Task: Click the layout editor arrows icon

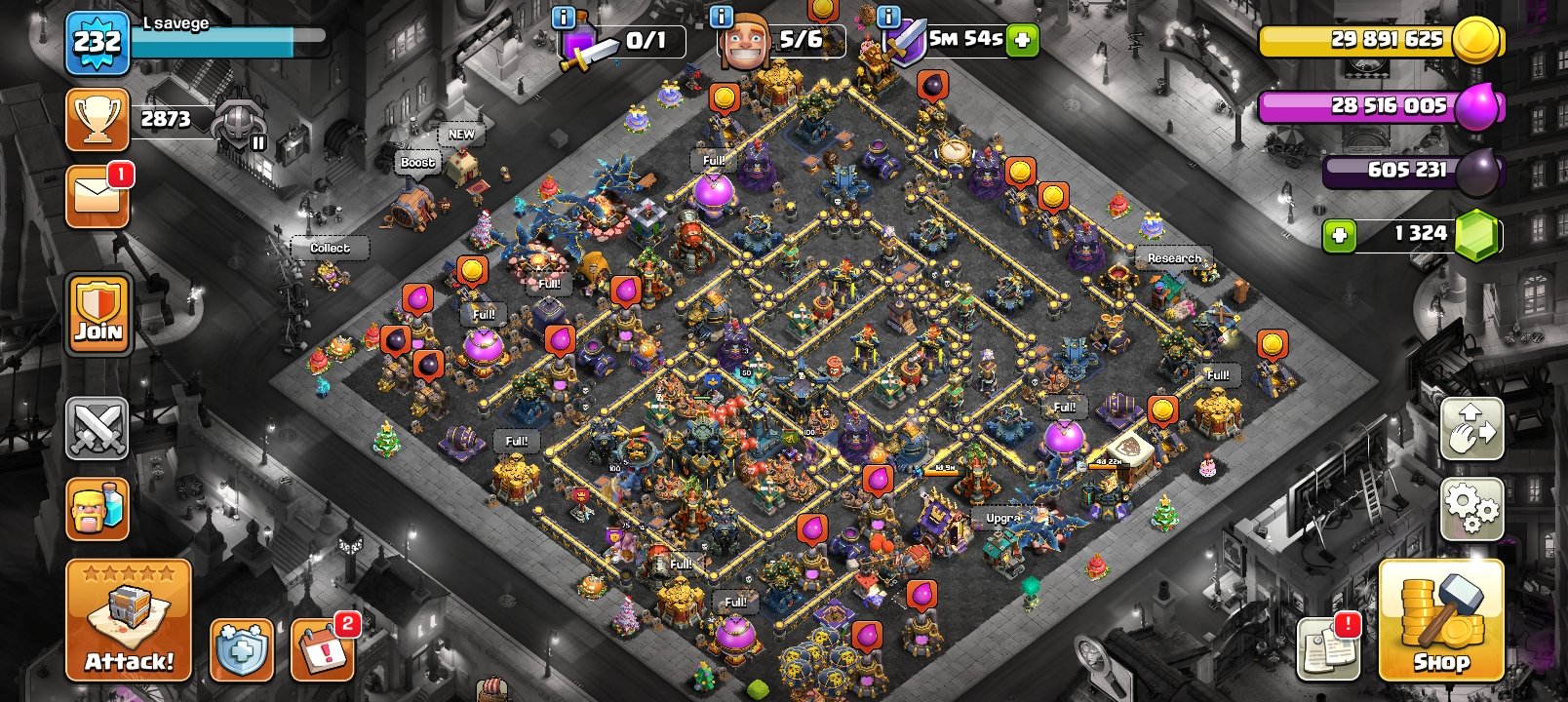Action: coord(1472,429)
